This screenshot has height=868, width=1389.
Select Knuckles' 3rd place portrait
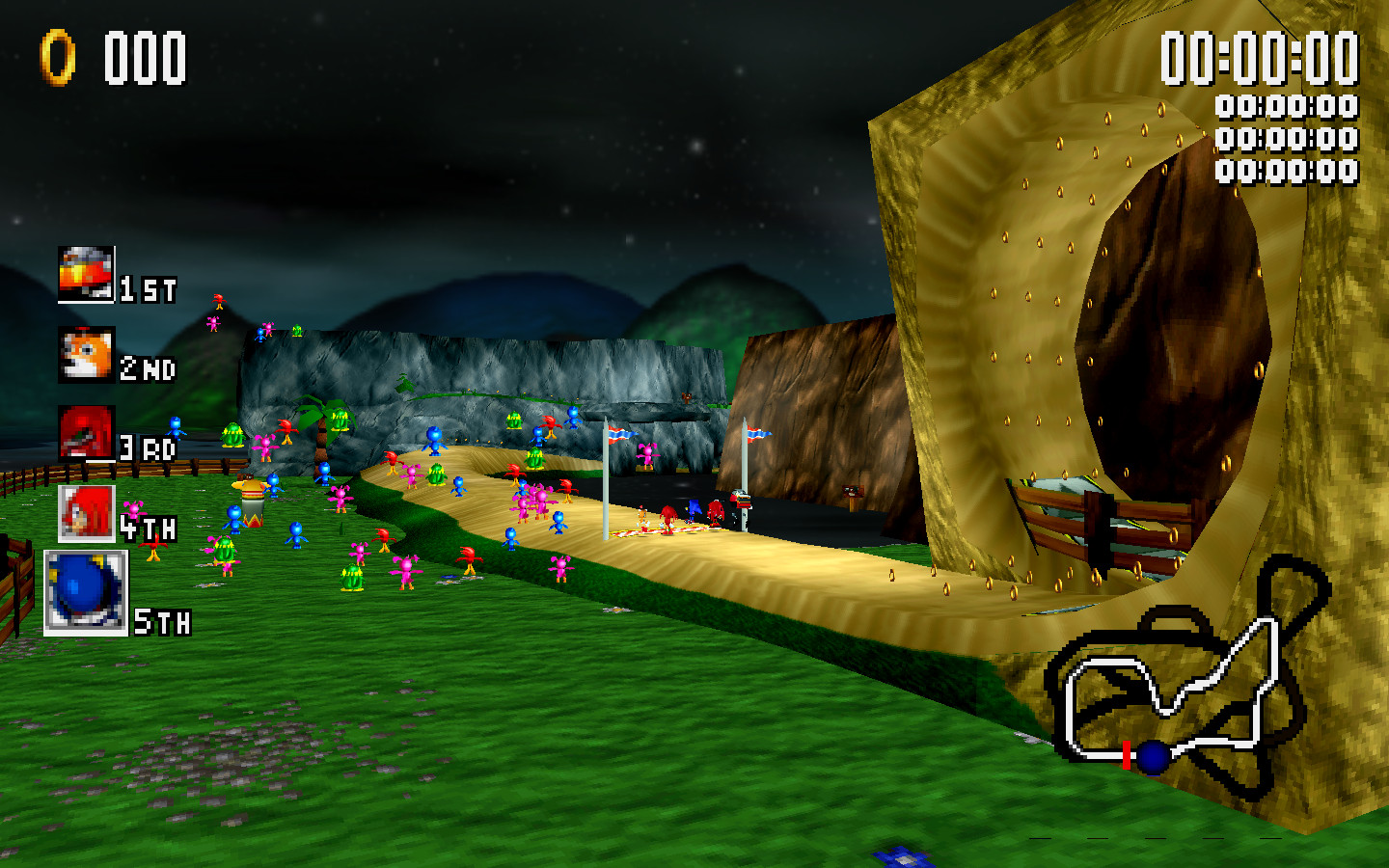pos(85,434)
